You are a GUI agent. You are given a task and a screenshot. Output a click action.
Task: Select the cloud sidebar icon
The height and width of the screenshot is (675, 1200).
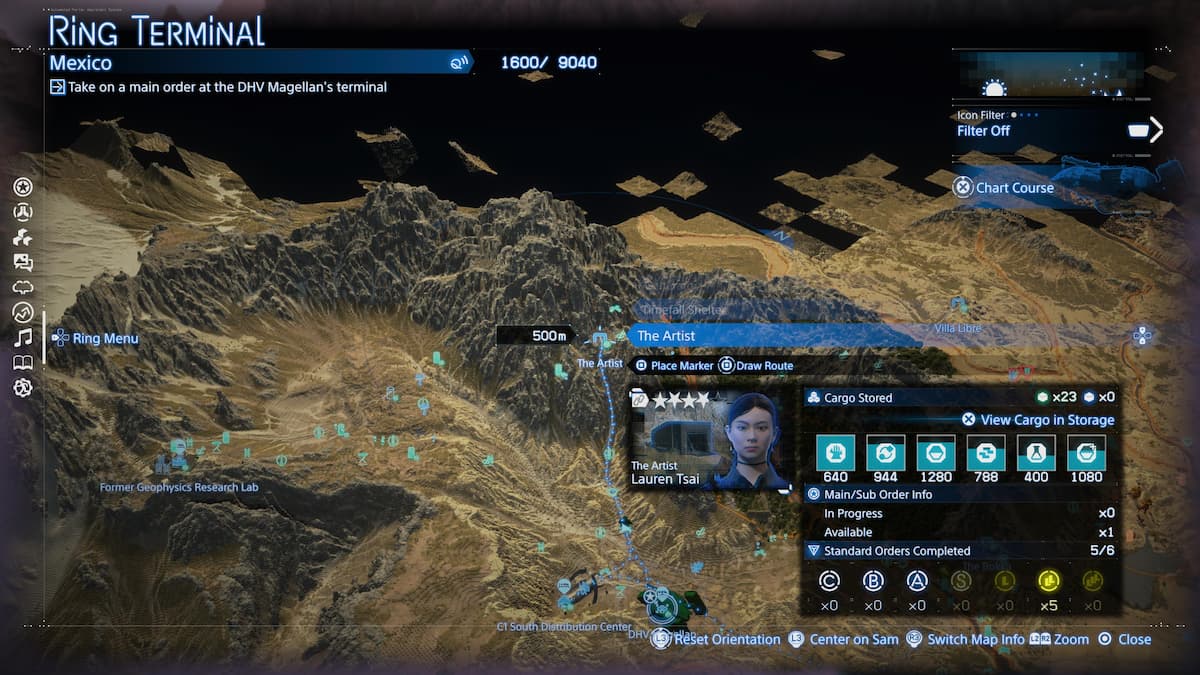tap(23, 287)
